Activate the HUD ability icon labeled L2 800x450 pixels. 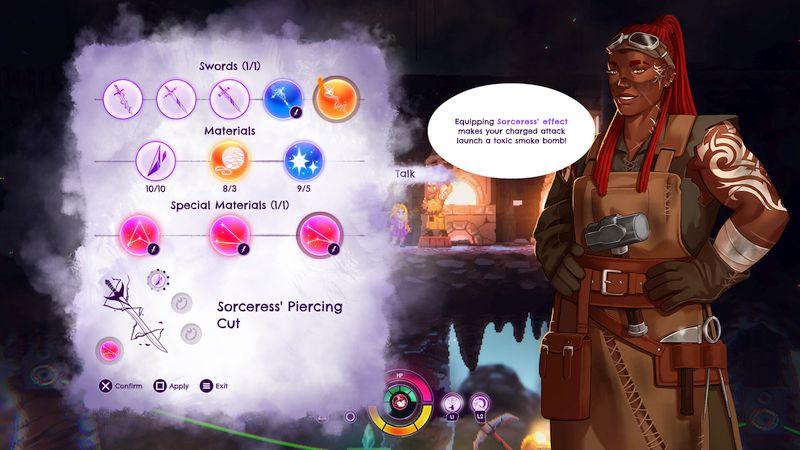click(x=479, y=403)
